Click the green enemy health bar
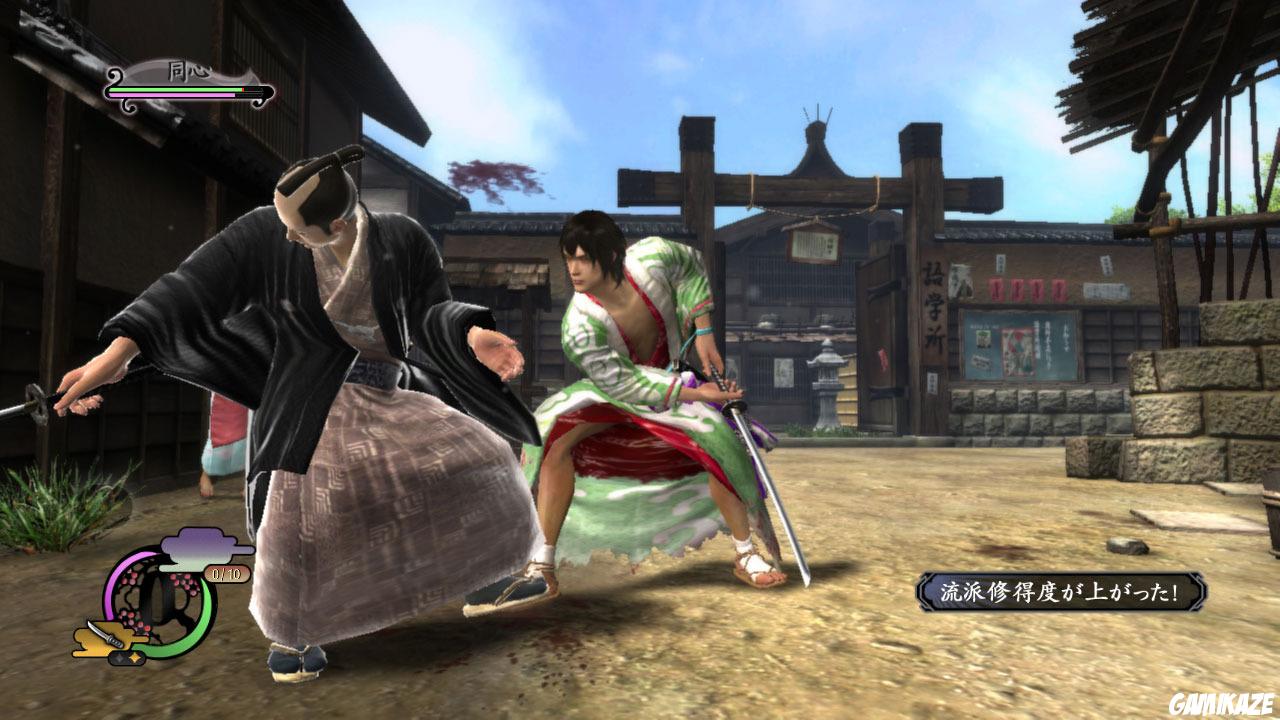Image resolution: width=1280 pixels, height=720 pixels. [x=173, y=89]
